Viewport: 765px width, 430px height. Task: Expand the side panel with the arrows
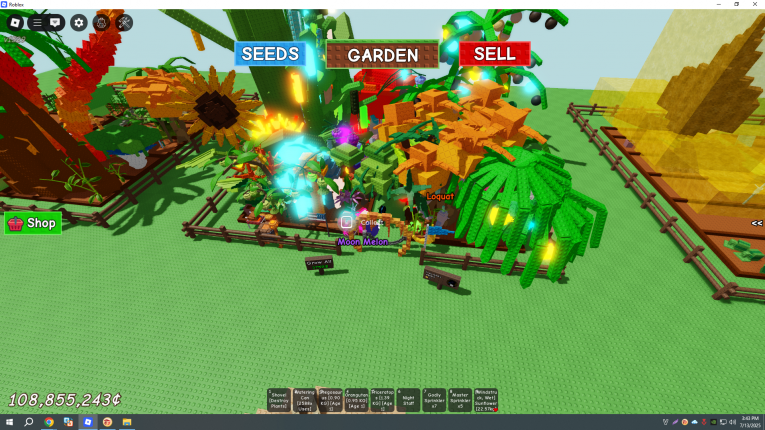click(757, 223)
